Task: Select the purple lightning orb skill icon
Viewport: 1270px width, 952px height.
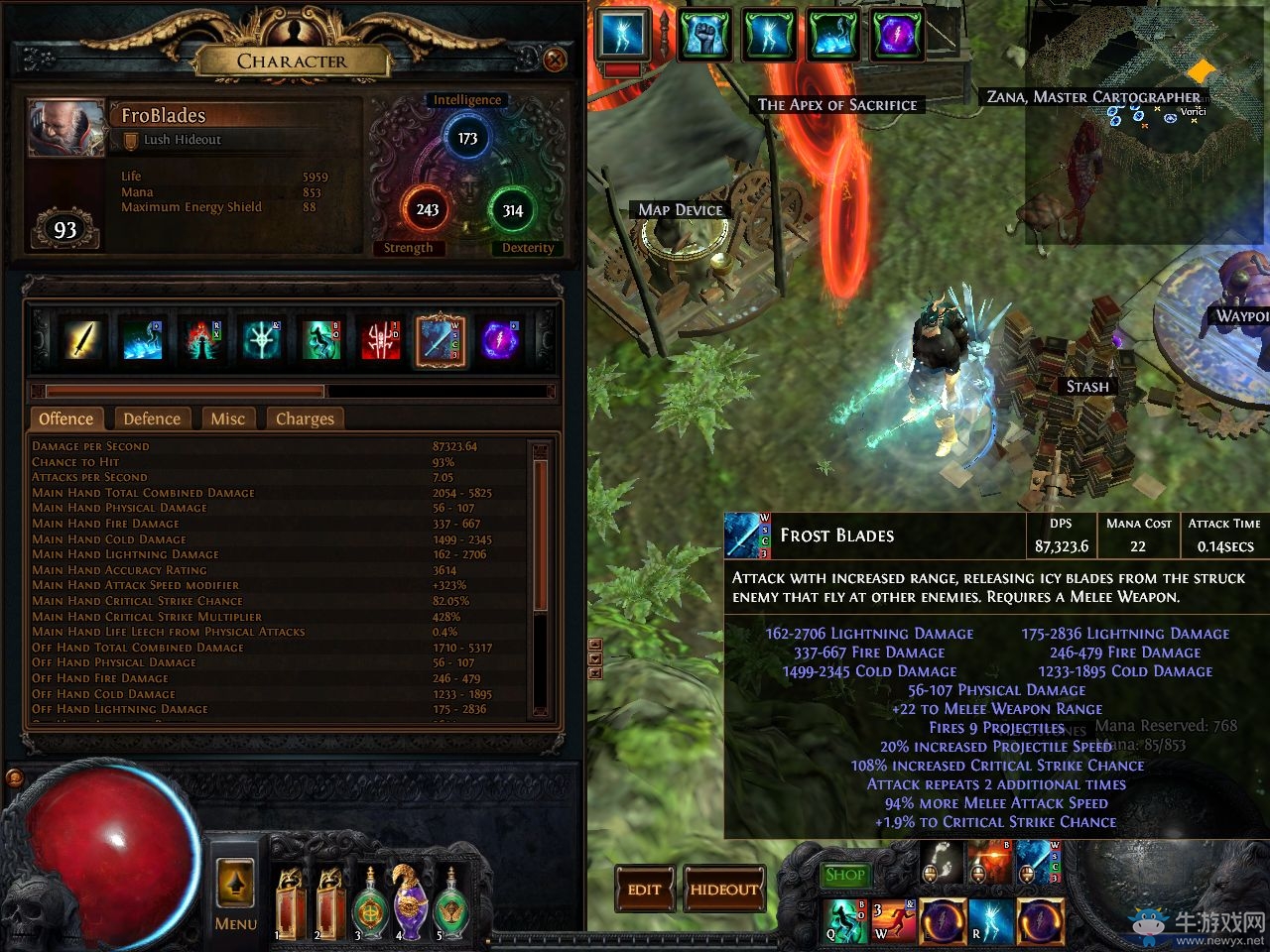Action: (500, 340)
